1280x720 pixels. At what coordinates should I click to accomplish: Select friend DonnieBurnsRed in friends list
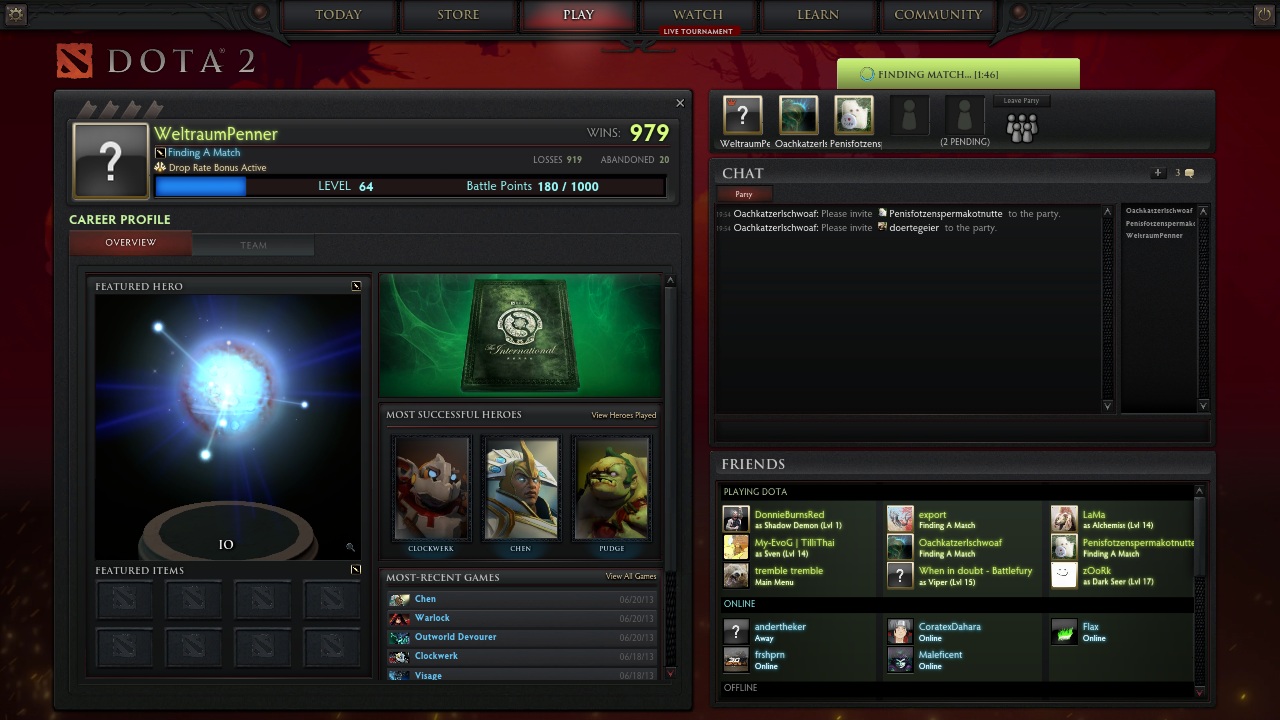pyautogui.click(x=789, y=515)
